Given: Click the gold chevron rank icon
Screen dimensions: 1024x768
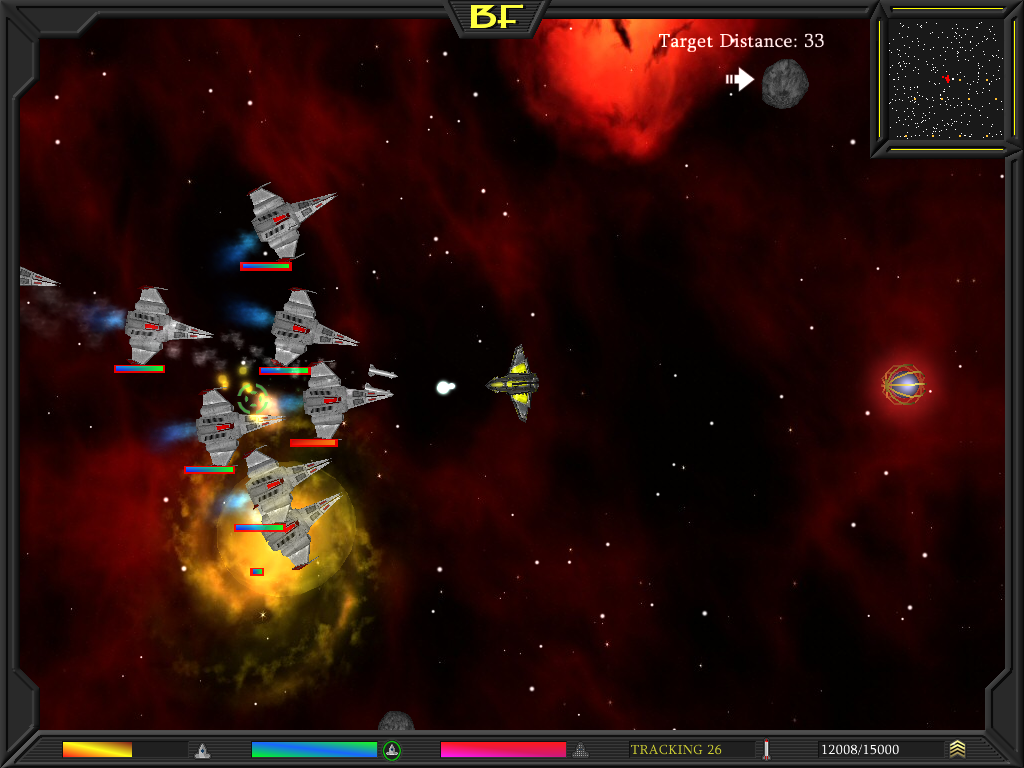Looking at the screenshot, I should pyautogui.click(x=957, y=749).
